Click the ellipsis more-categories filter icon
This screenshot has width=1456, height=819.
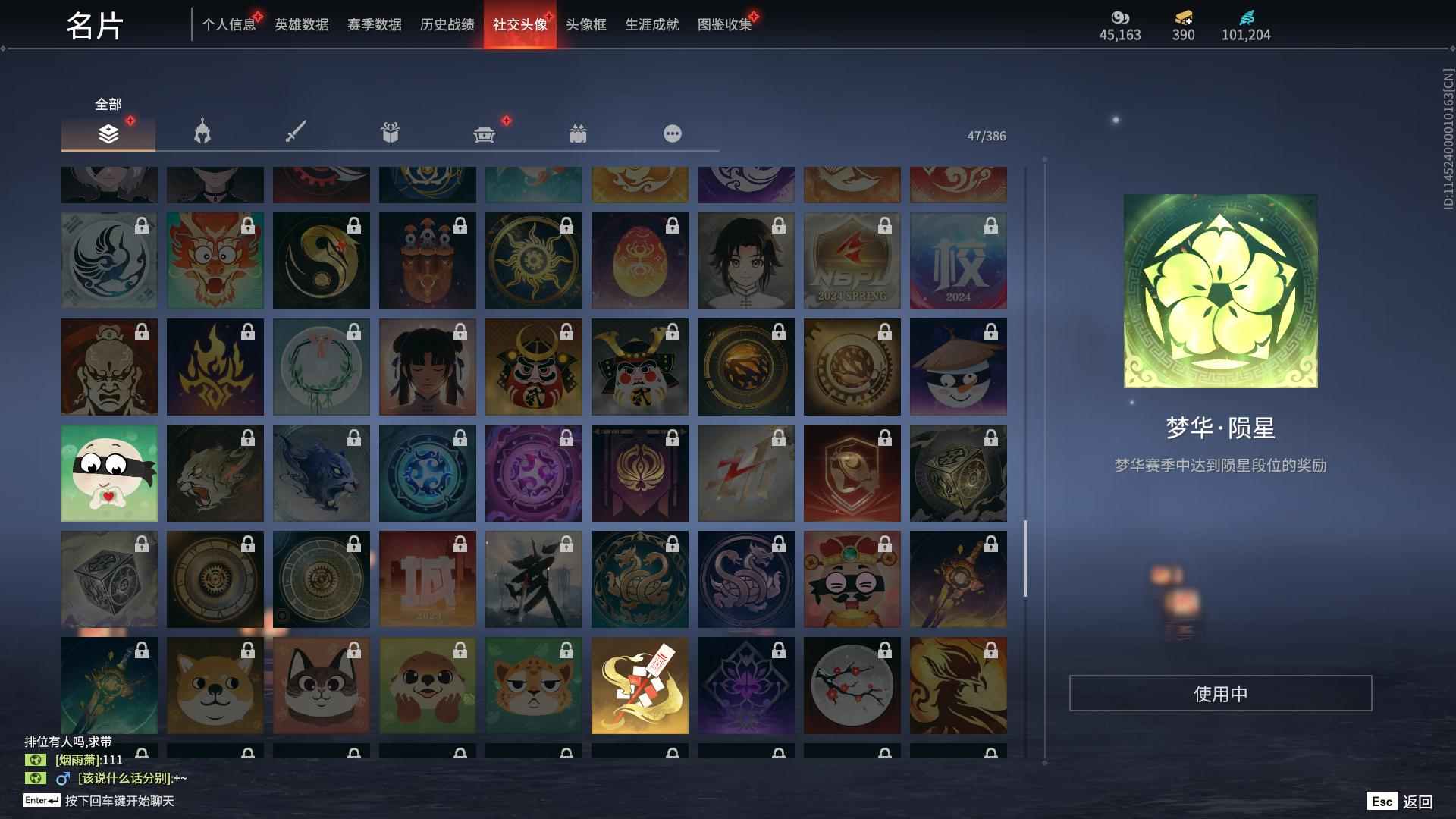(672, 133)
